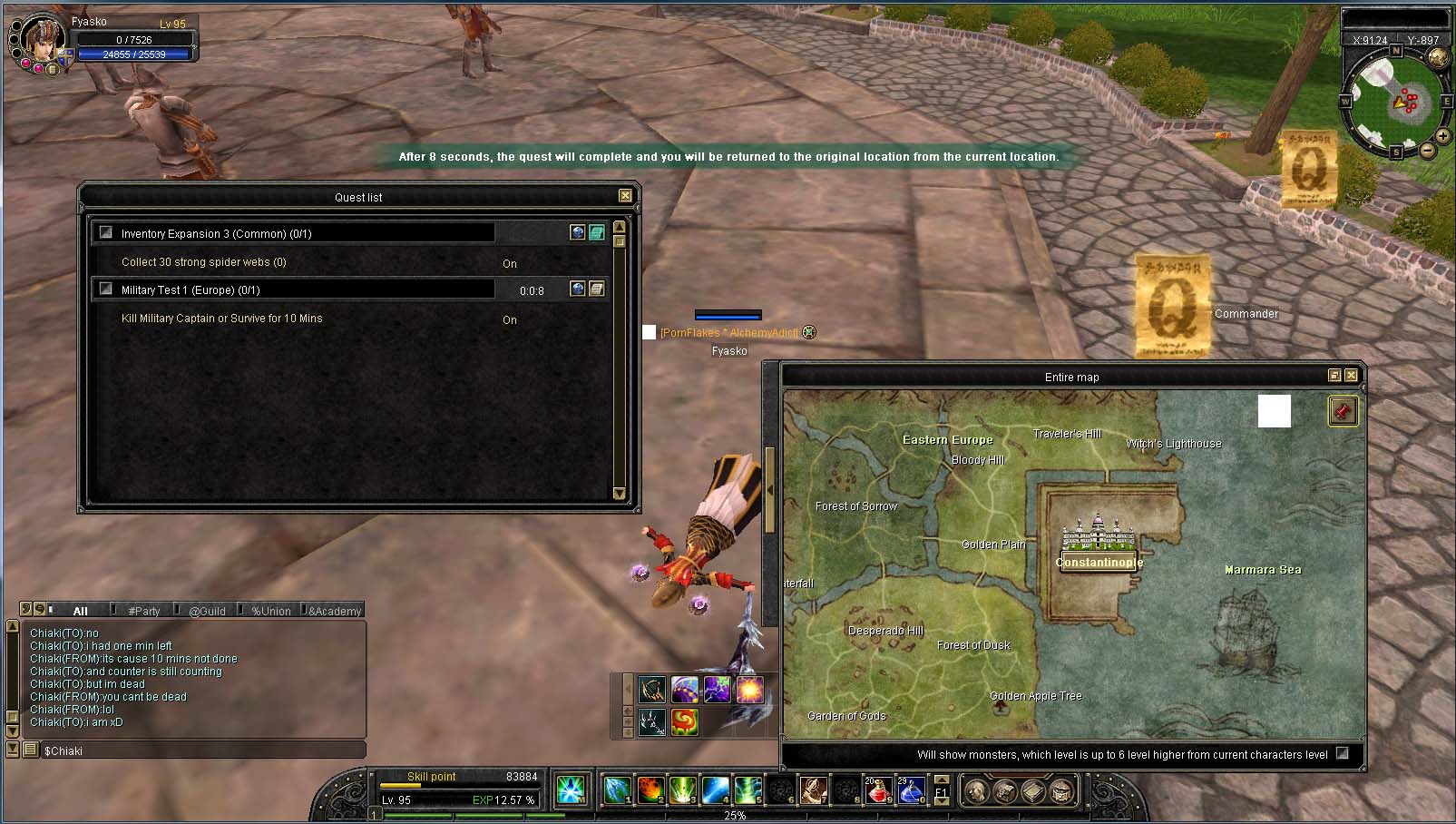This screenshot has height=824, width=1456.
Task: Tick the Inventory Expansion 3 quest checkbox
Action: pos(106,232)
